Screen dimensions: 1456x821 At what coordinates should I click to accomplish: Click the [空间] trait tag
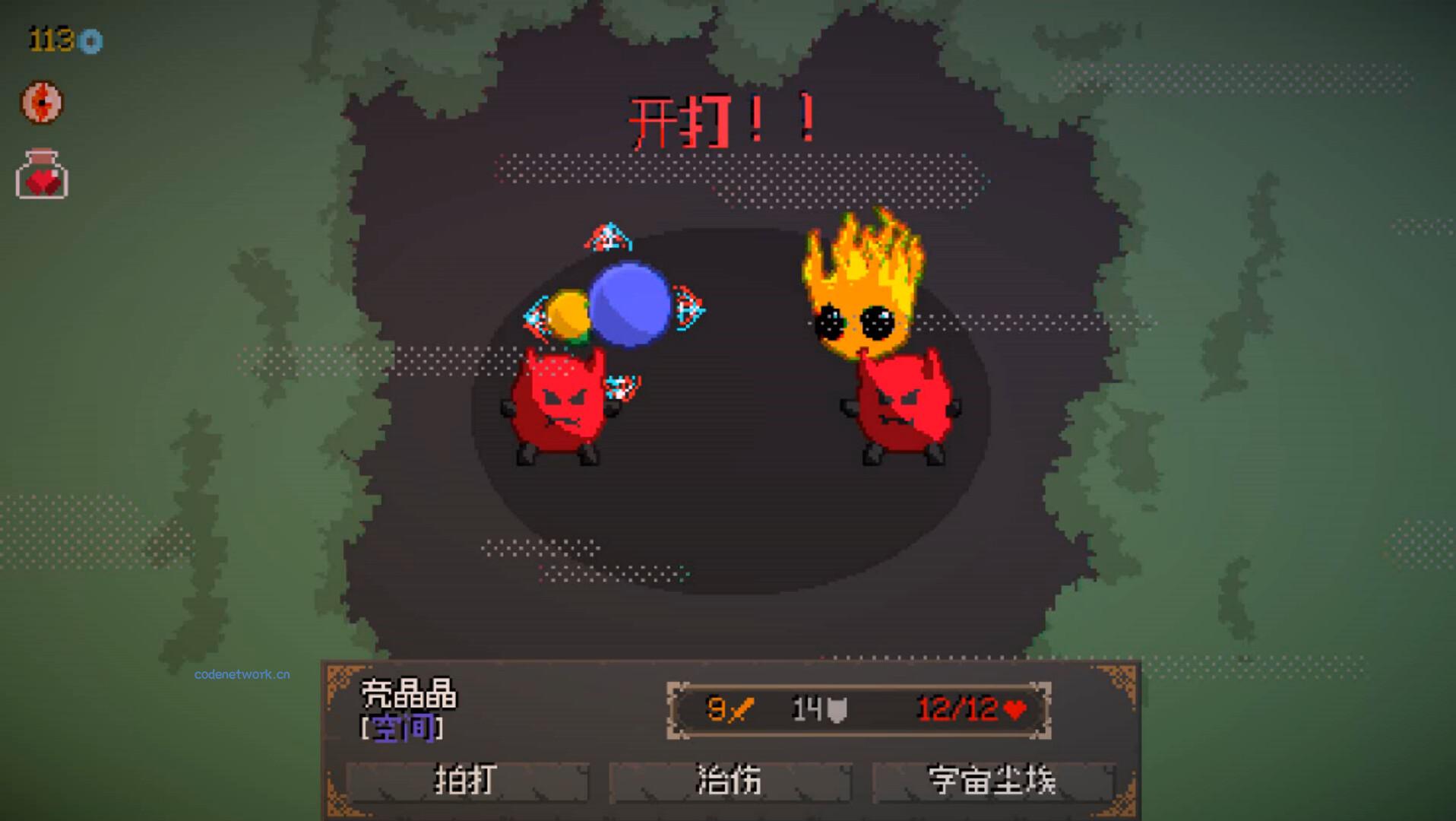click(400, 727)
